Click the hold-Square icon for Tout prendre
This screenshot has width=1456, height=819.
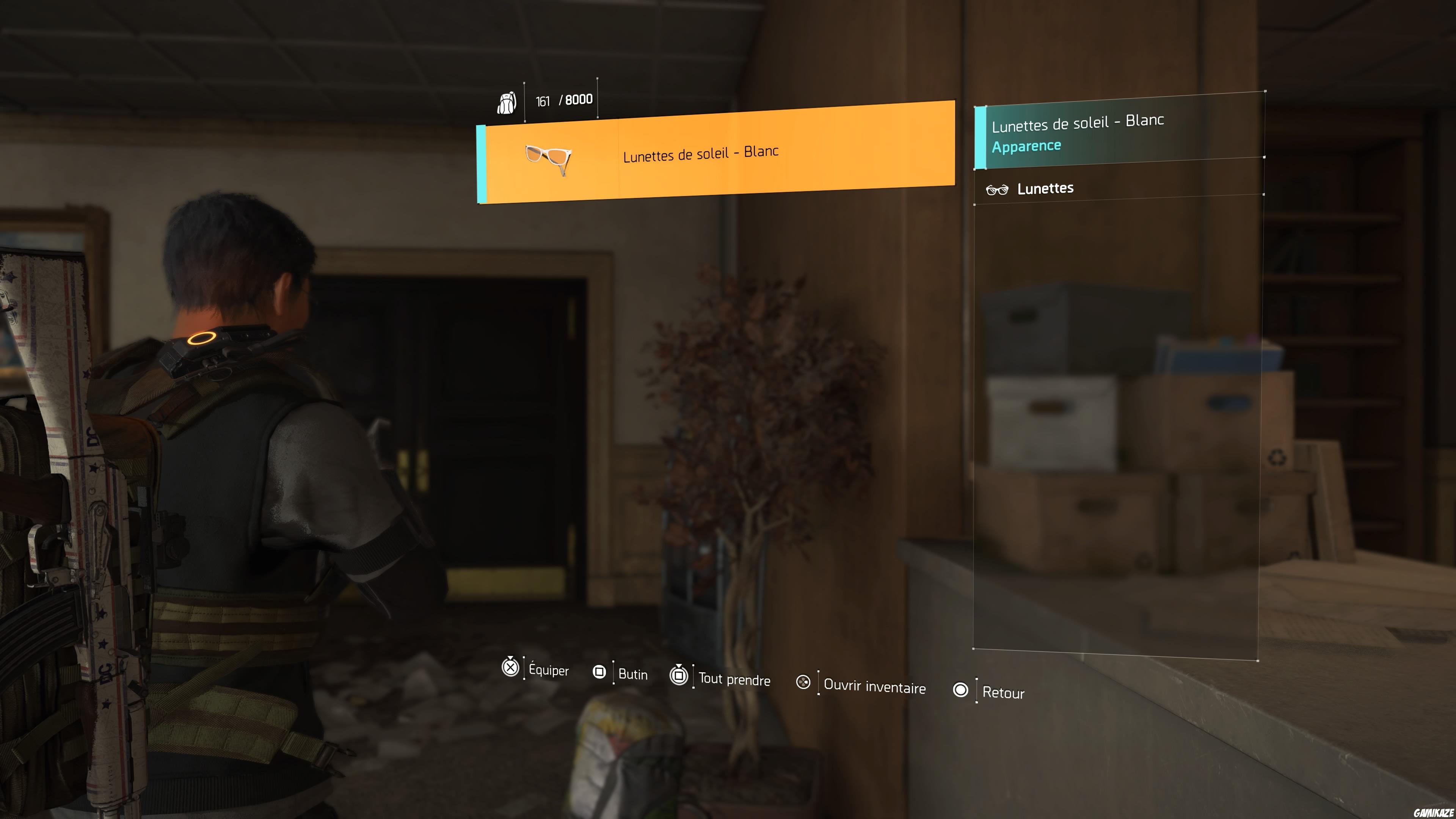coord(679,676)
